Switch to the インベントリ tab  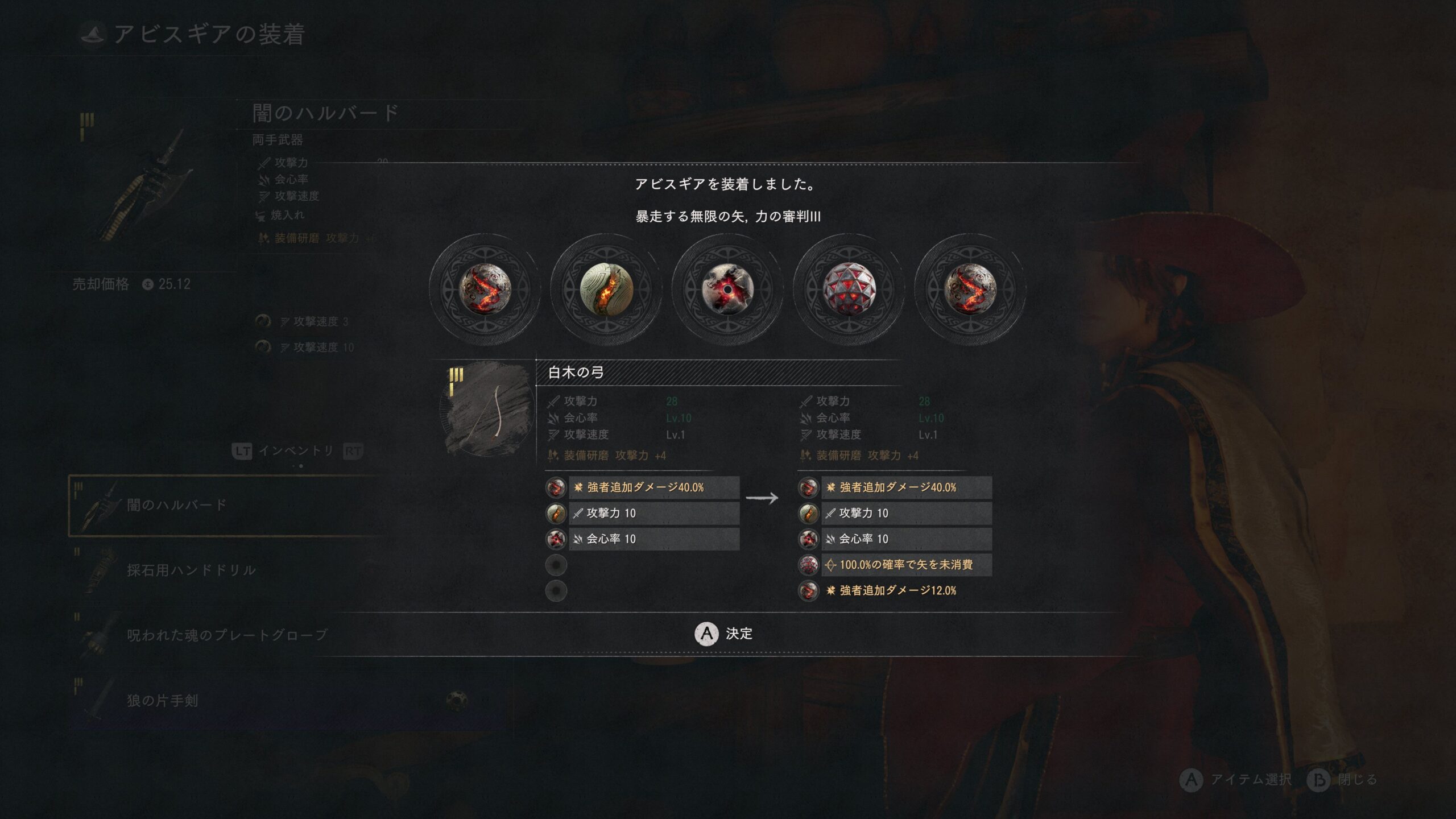pos(296,451)
